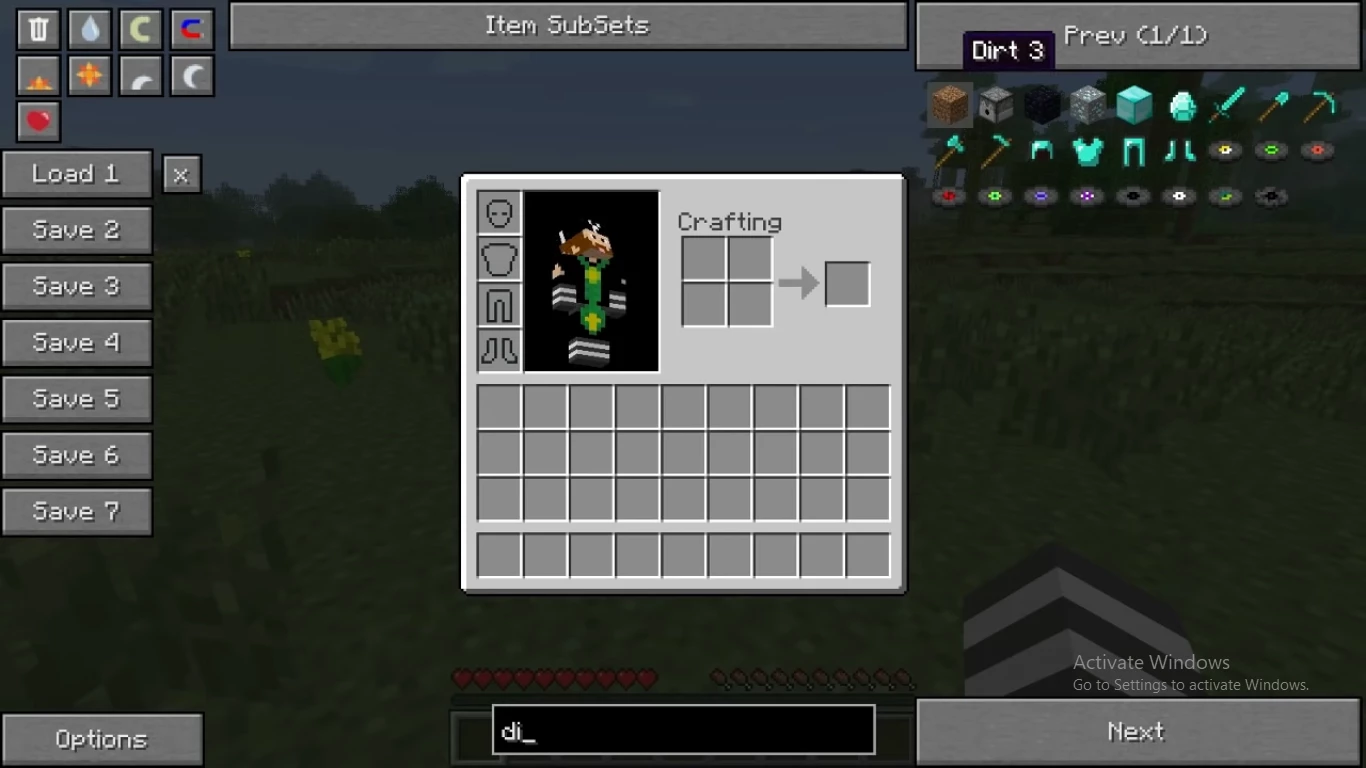The image size is (1366, 768).
Task: Toggle rain with the water drop button
Action: pos(90,29)
